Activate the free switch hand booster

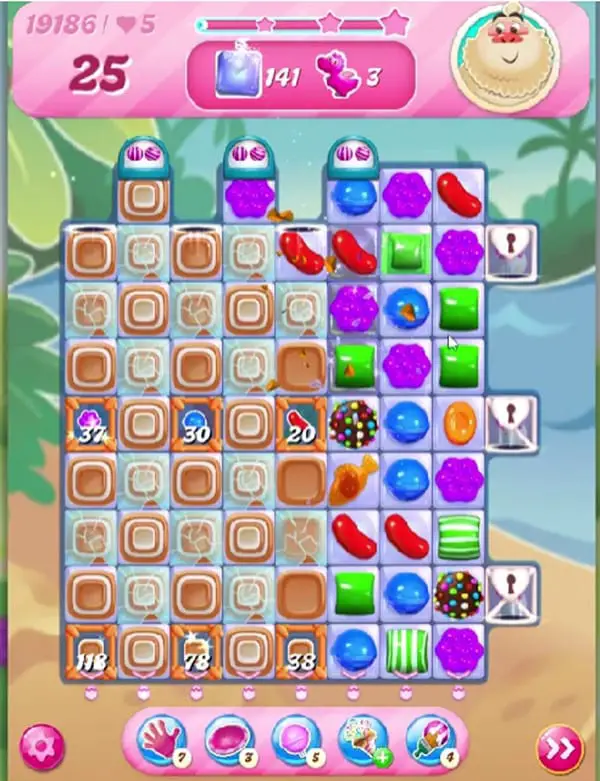165,741
